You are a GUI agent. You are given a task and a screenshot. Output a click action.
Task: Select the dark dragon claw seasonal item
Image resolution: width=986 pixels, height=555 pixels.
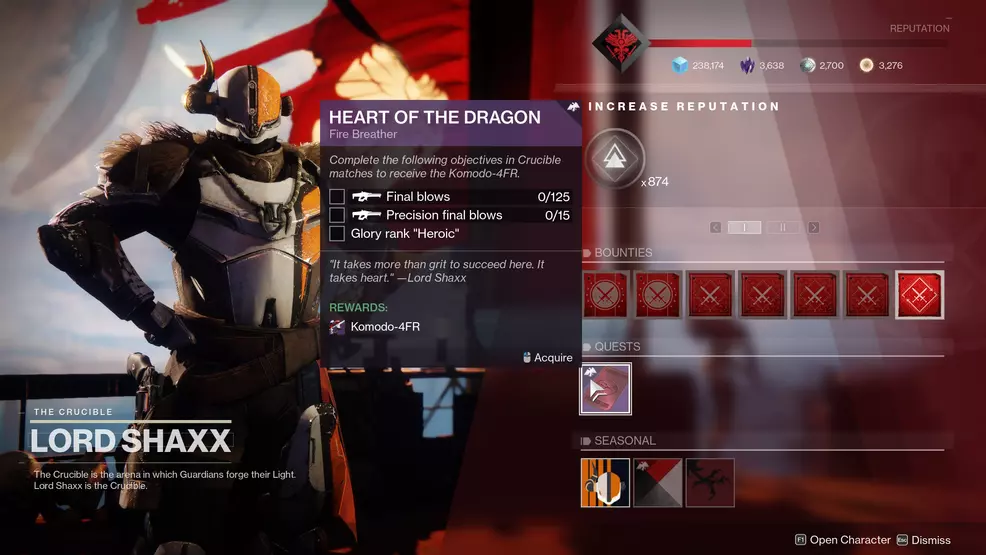710,482
